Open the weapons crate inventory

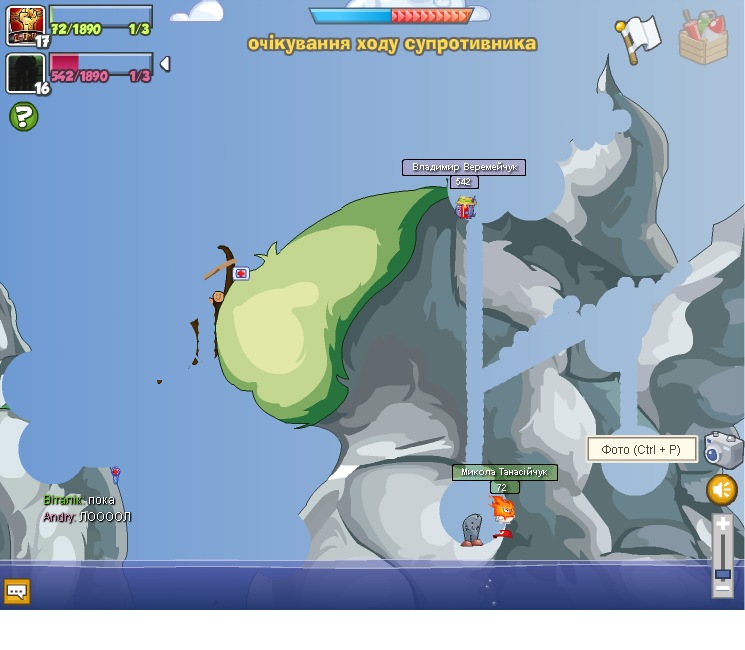(703, 38)
